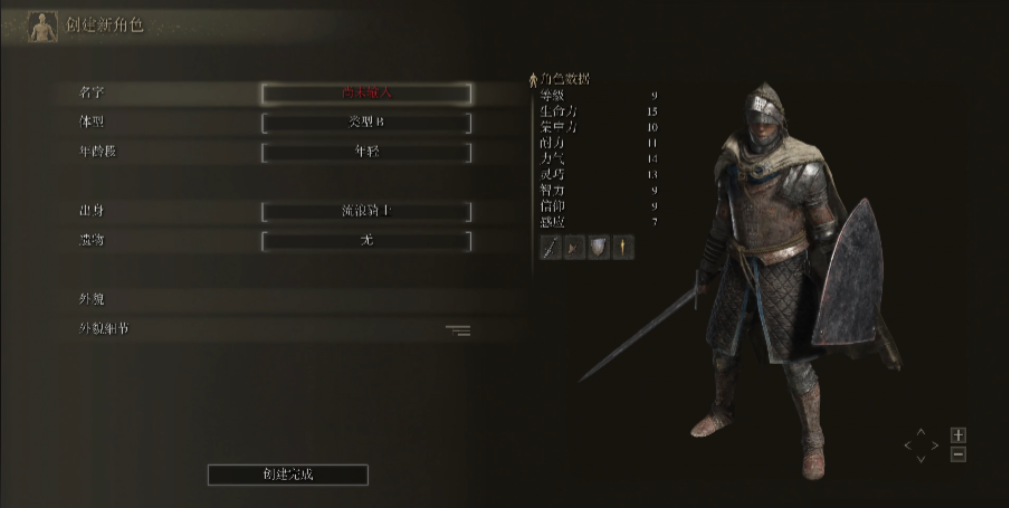Zoom in with the plus button
1009x508 pixels.
tap(958, 435)
